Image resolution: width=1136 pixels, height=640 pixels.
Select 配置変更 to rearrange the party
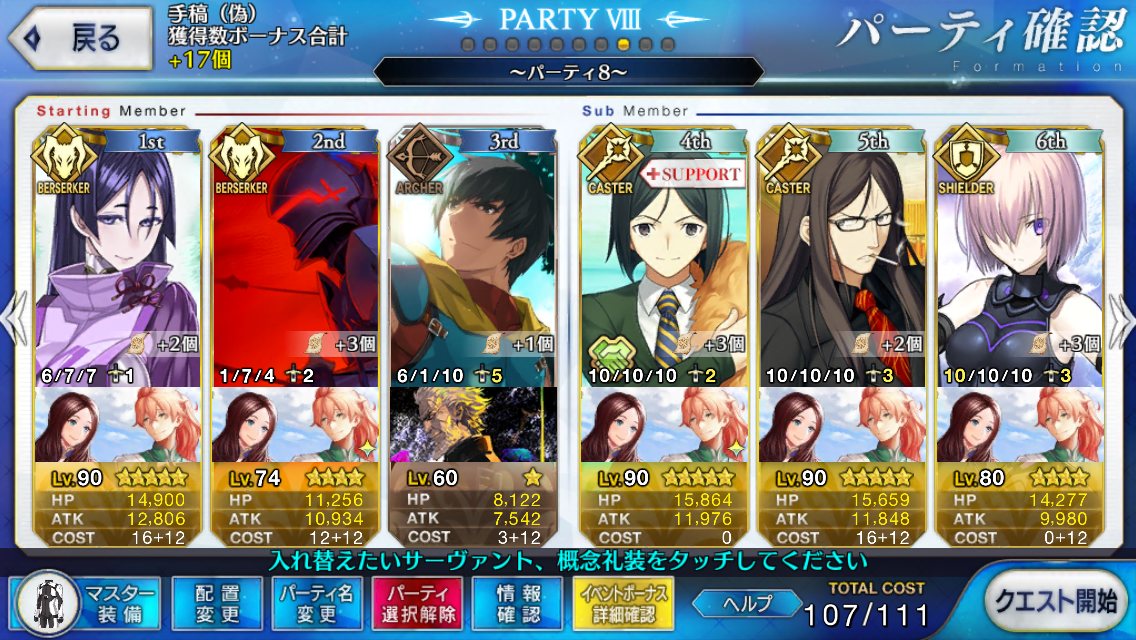pos(213,603)
